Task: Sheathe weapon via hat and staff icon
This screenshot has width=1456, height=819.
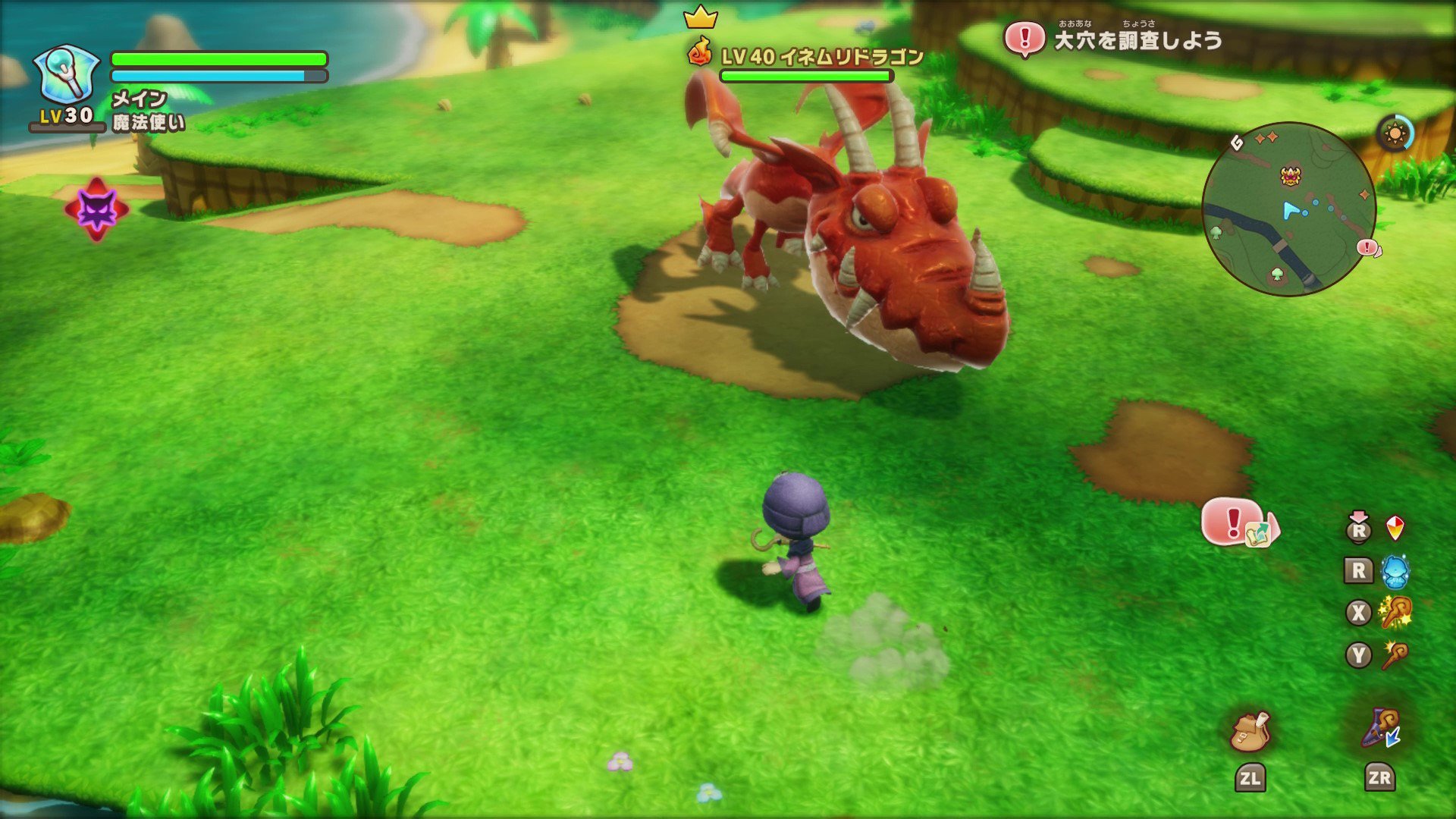Action: click(x=1380, y=730)
